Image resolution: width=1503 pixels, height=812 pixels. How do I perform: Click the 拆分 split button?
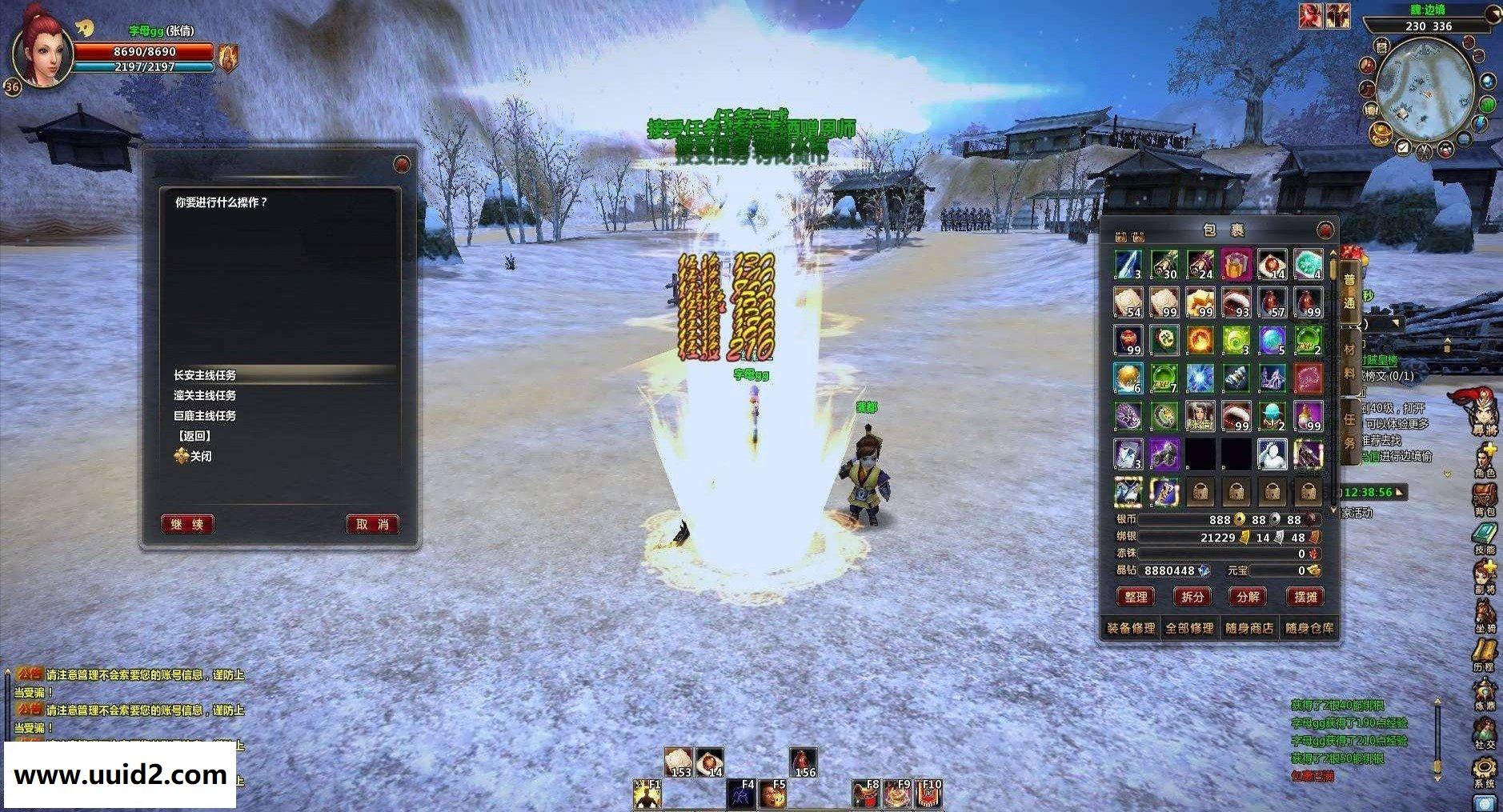[1192, 597]
